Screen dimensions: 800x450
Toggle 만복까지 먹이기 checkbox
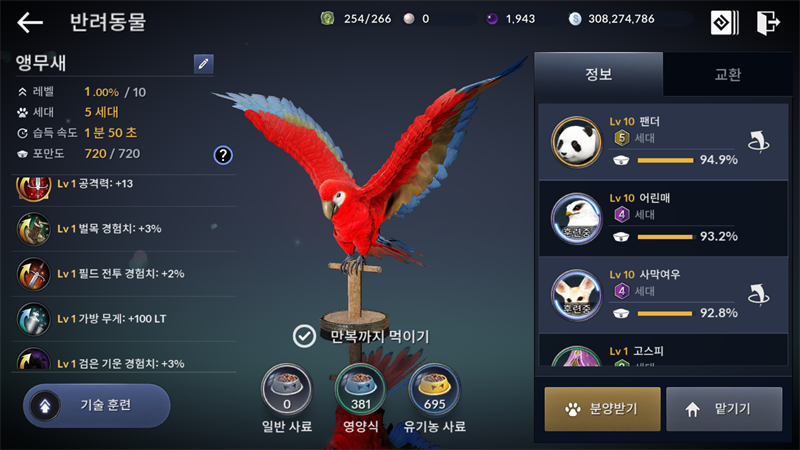(x=304, y=336)
